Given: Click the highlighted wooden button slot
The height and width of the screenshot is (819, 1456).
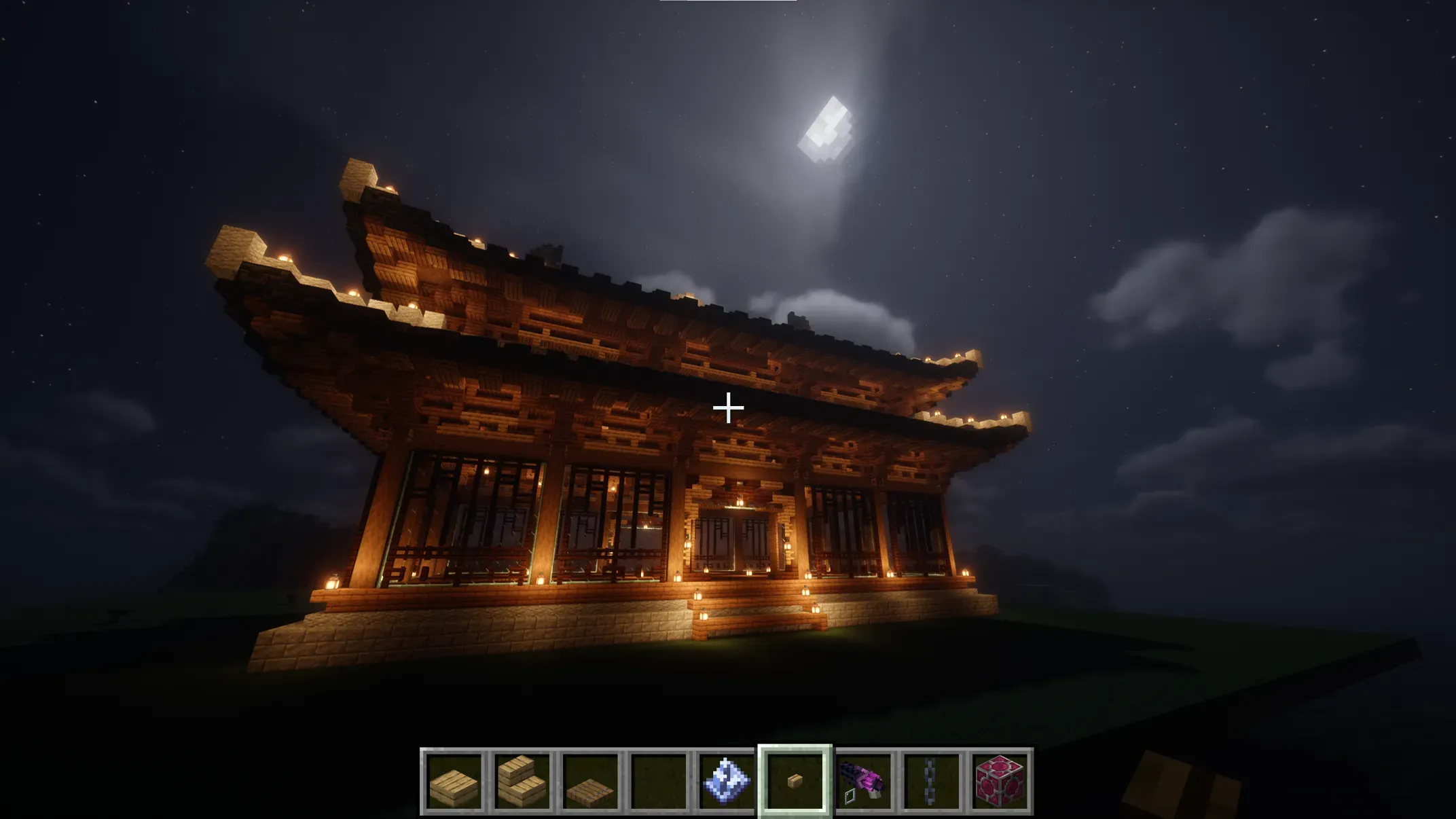Looking at the screenshot, I should click(795, 782).
